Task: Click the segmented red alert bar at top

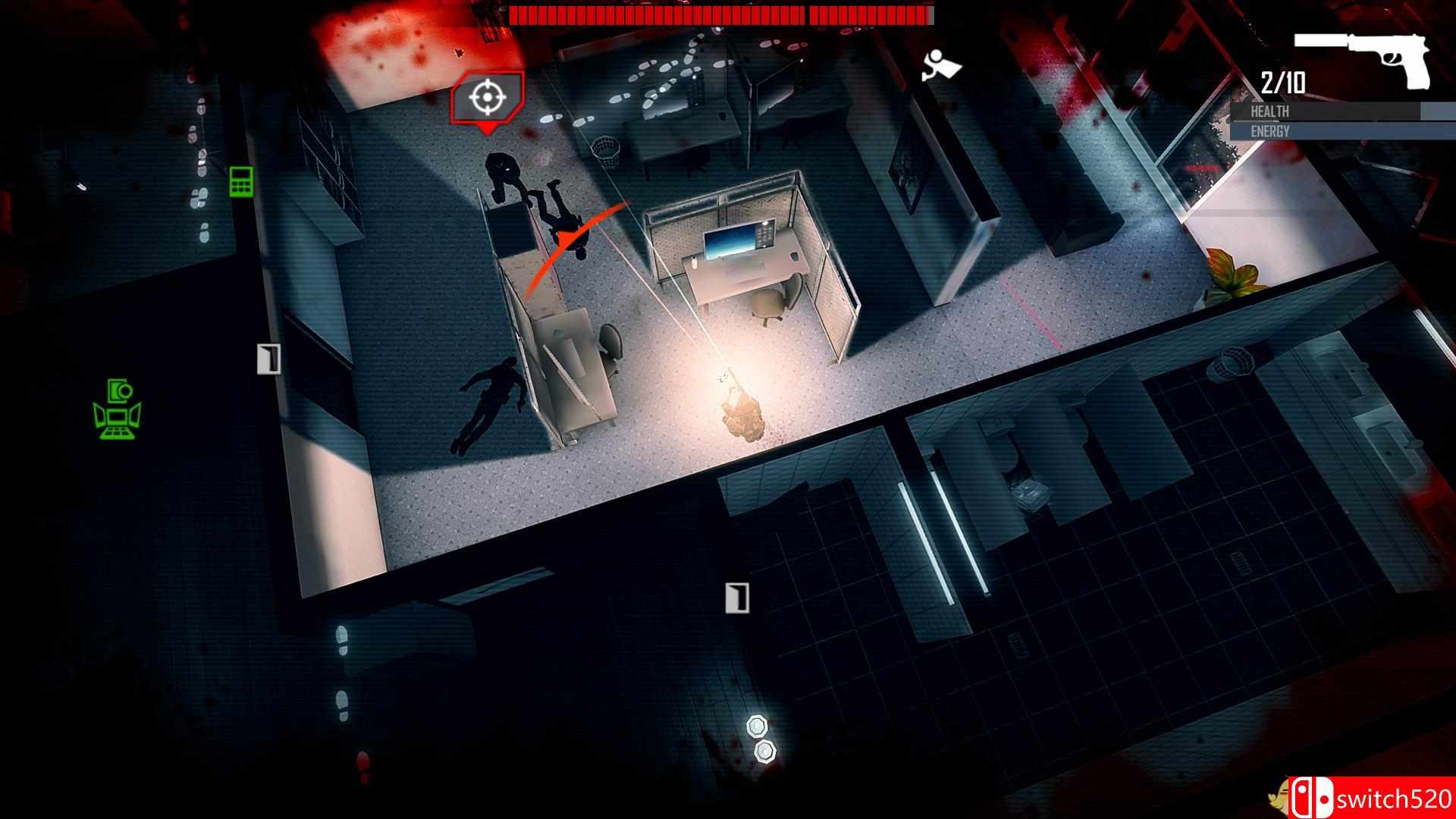Action: [x=720, y=13]
